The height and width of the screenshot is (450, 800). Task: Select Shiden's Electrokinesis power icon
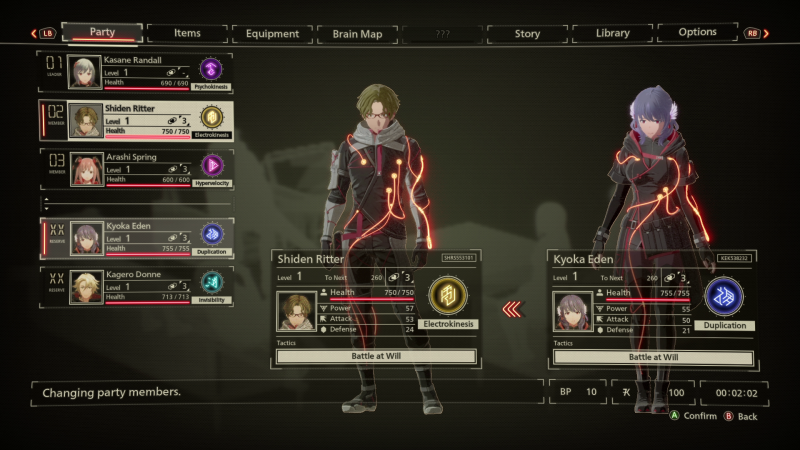447,296
